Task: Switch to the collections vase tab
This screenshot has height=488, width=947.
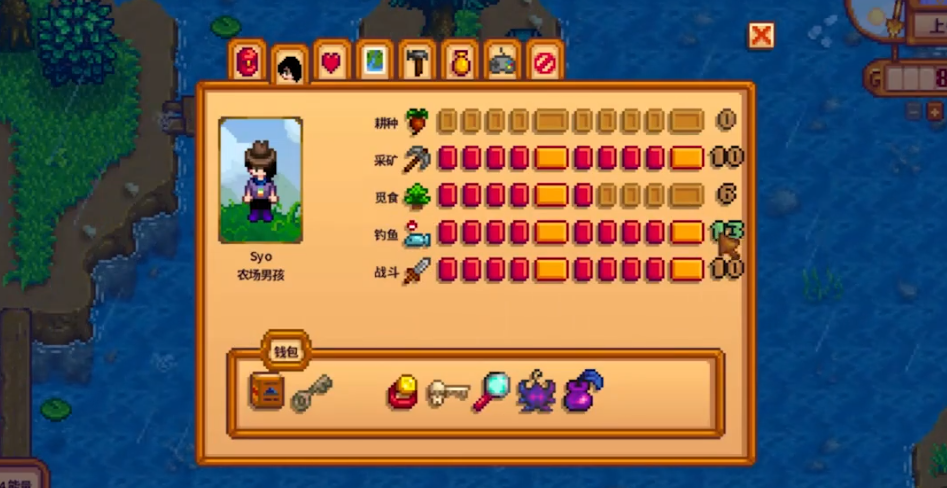Action: tap(460, 63)
